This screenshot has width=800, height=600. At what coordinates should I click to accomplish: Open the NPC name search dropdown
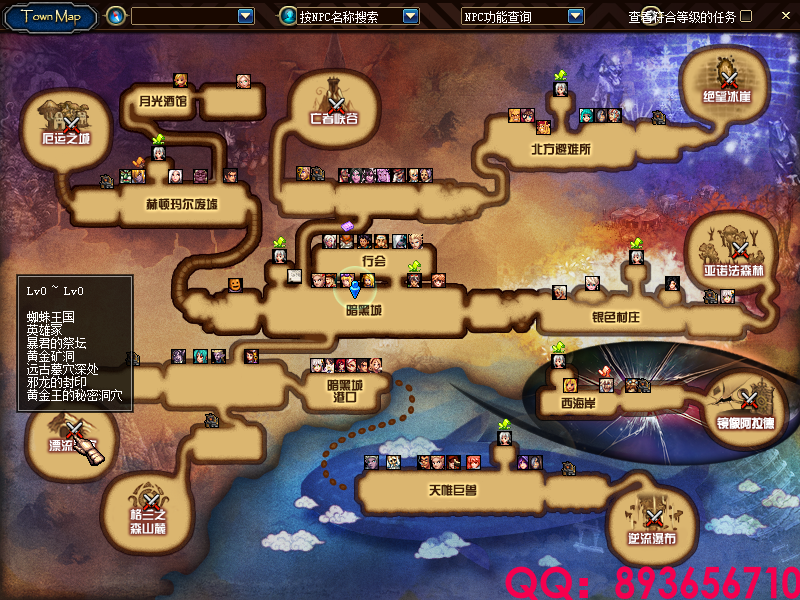click(x=410, y=16)
